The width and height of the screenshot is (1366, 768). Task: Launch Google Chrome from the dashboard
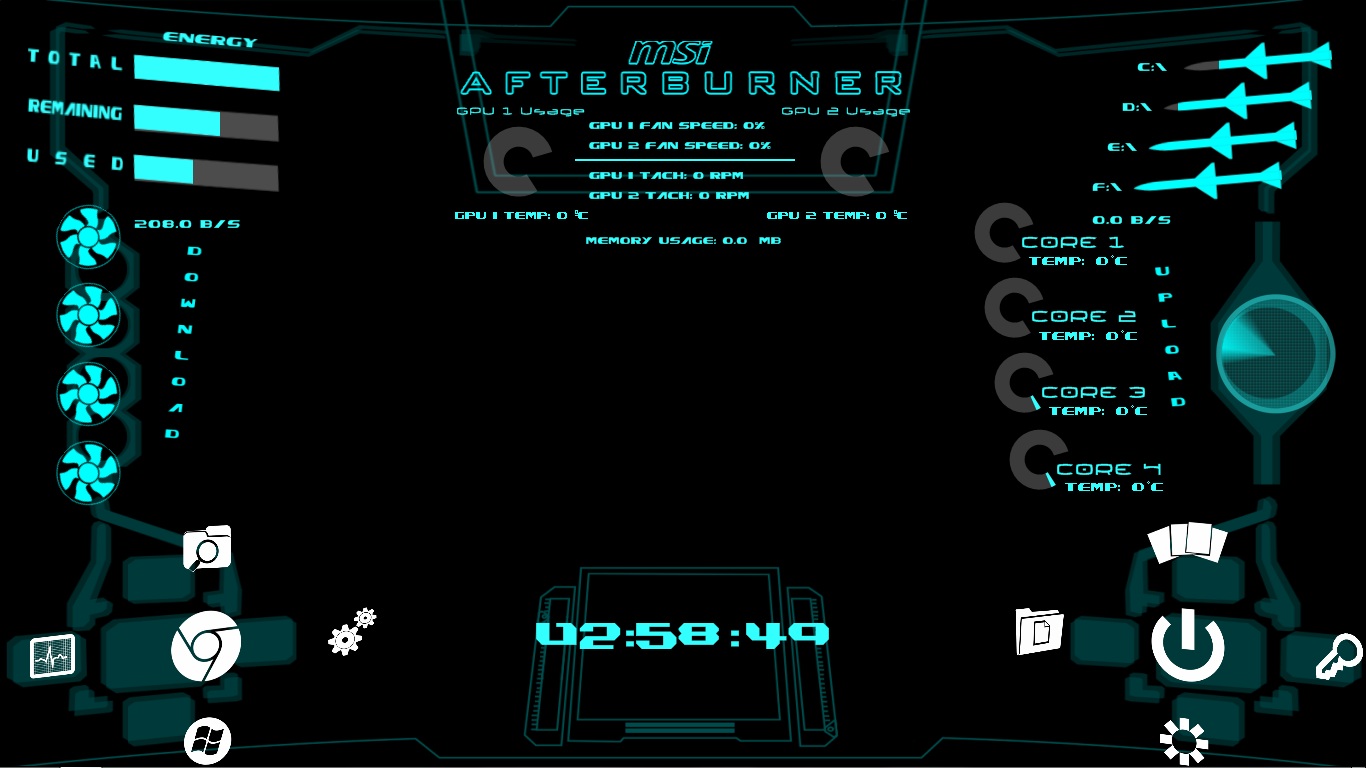click(x=205, y=646)
